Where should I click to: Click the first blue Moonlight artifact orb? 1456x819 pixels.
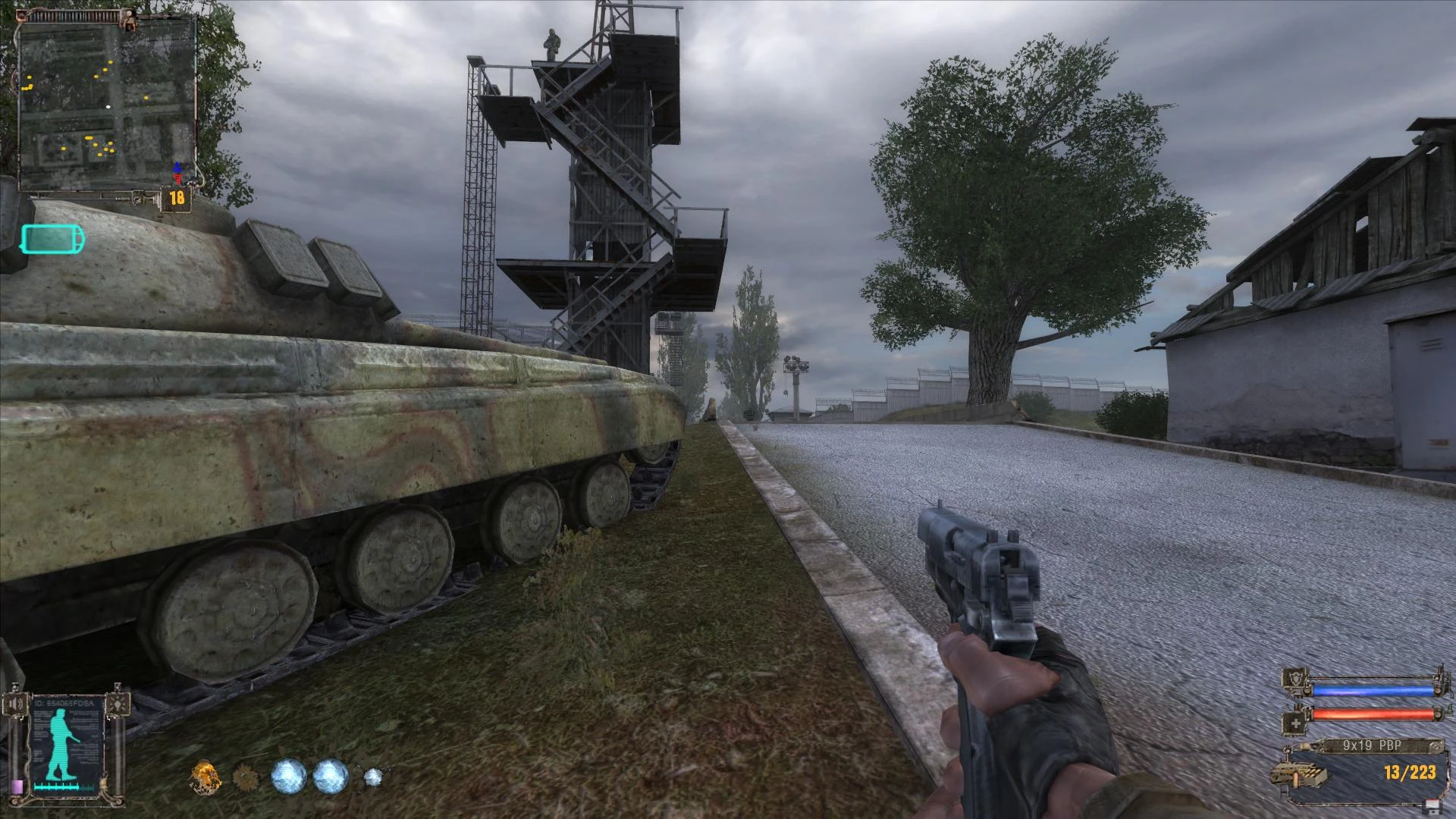288,777
